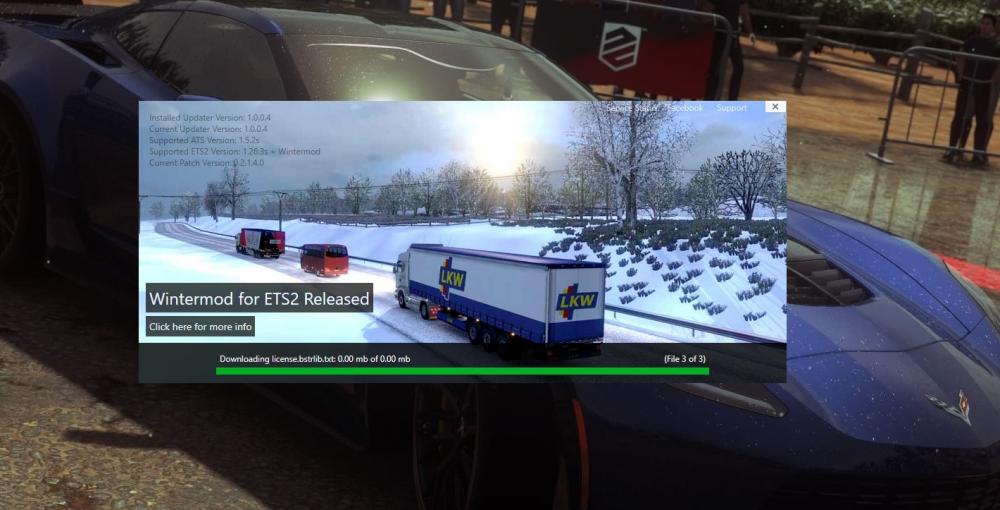The width and height of the screenshot is (1000, 510).
Task: Select the Wintermod for ETS2 Released headline
Action: pyautogui.click(x=259, y=299)
